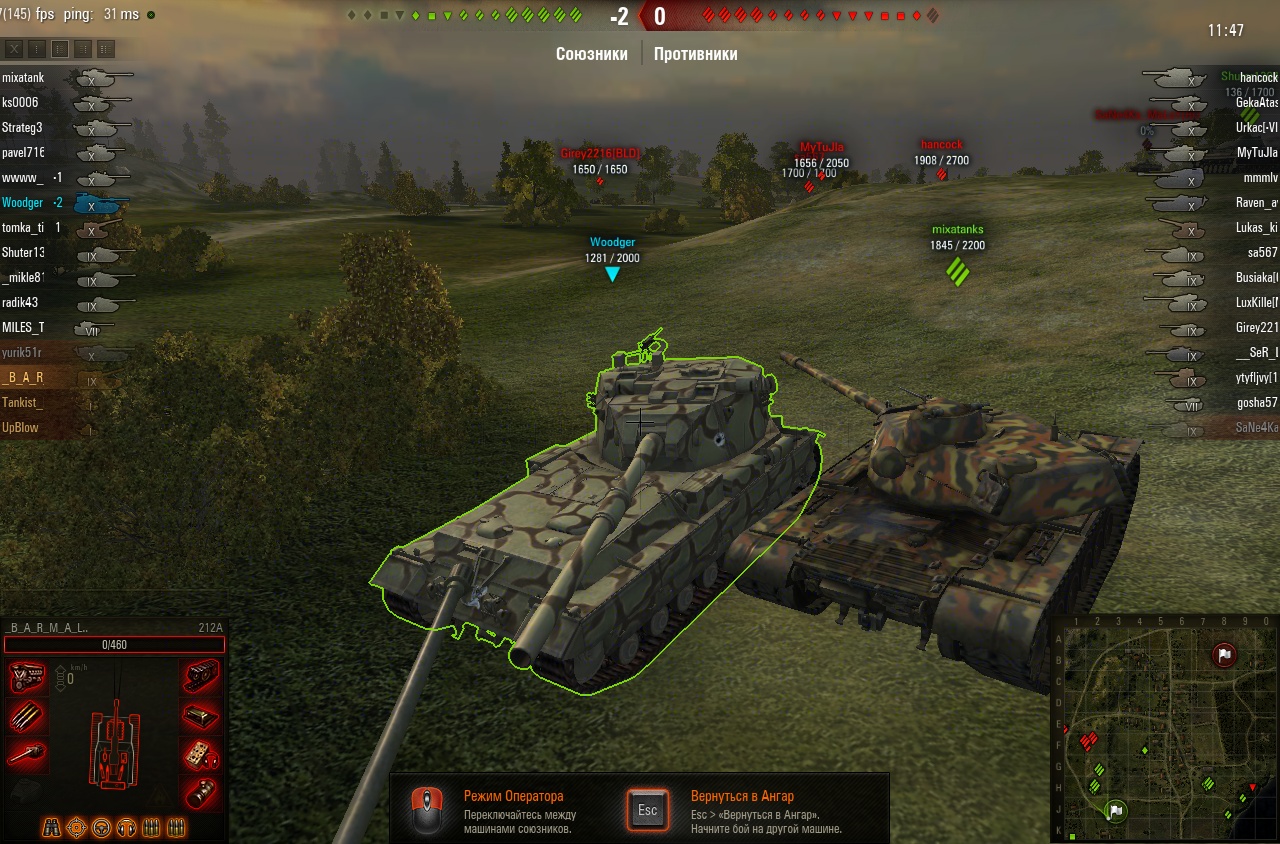Pick radik43 from the allied team list

click(x=22, y=303)
